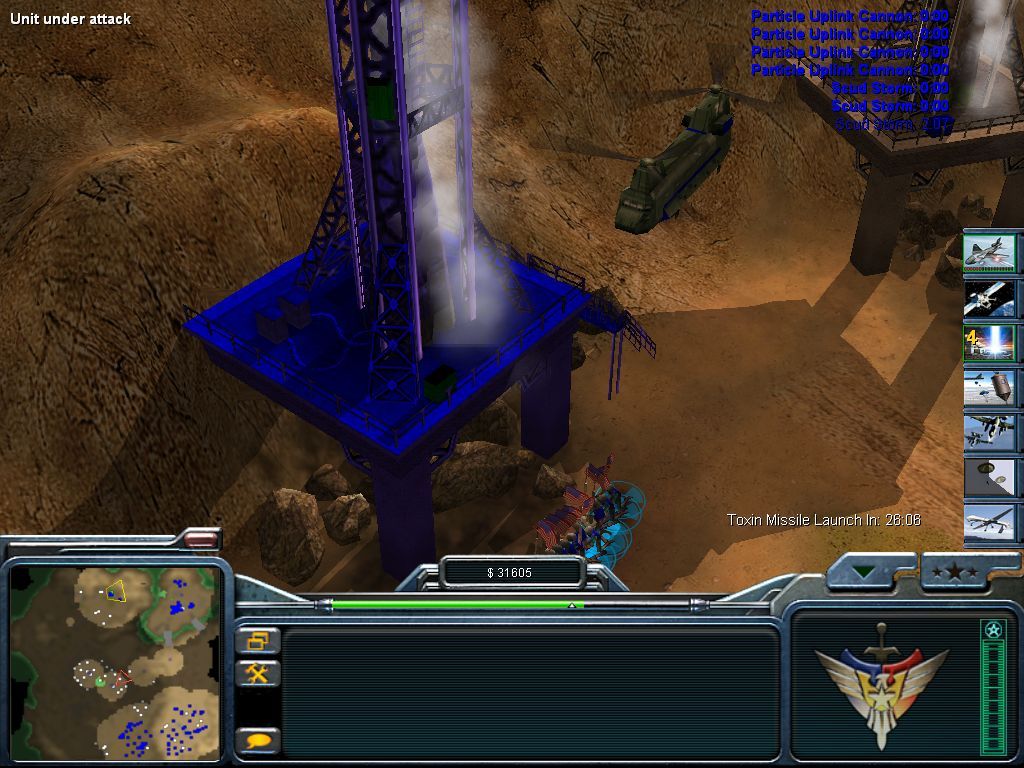
Task: Activate the A-10 strike power shortcut
Action: tap(990, 254)
